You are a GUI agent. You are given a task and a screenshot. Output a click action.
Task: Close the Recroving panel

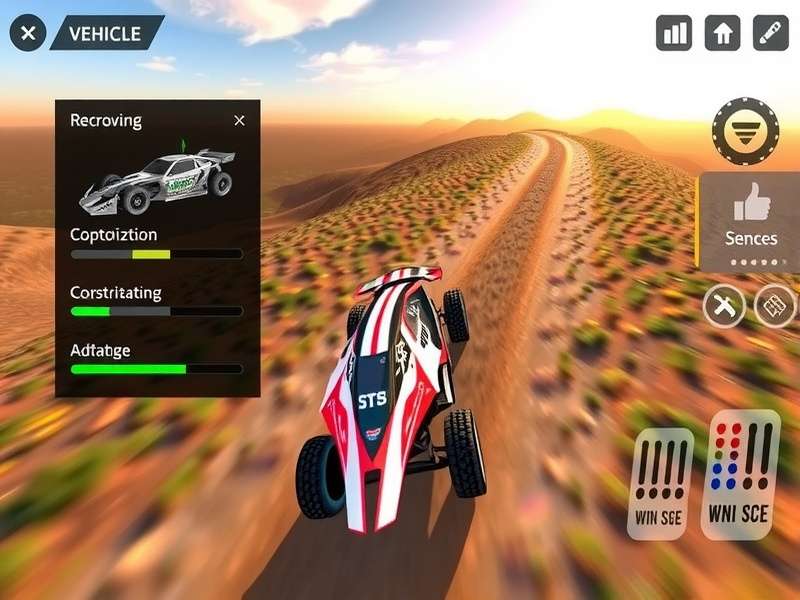pos(239,120)
